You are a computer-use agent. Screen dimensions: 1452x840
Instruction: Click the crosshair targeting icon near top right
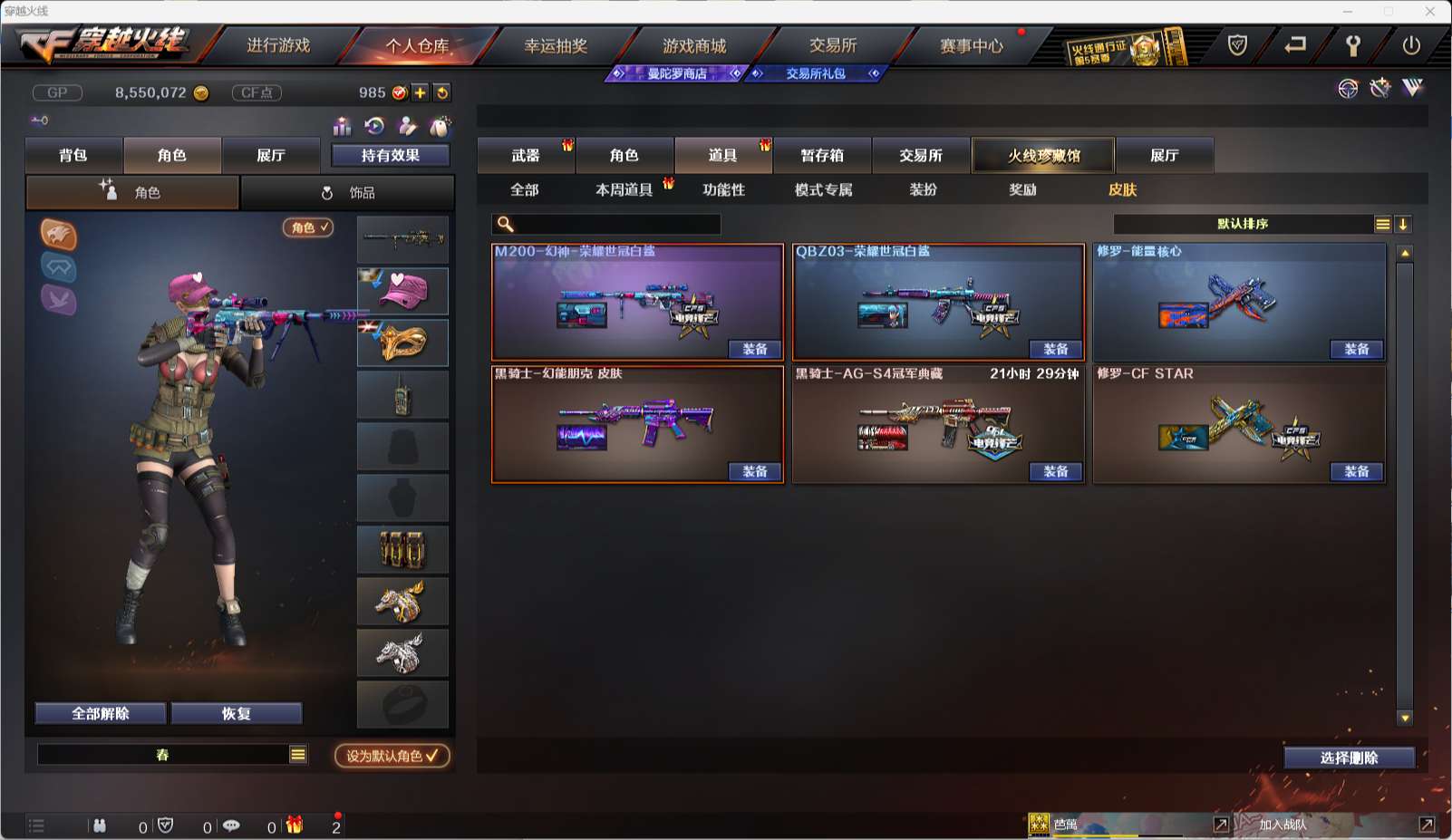[1347, 88]
